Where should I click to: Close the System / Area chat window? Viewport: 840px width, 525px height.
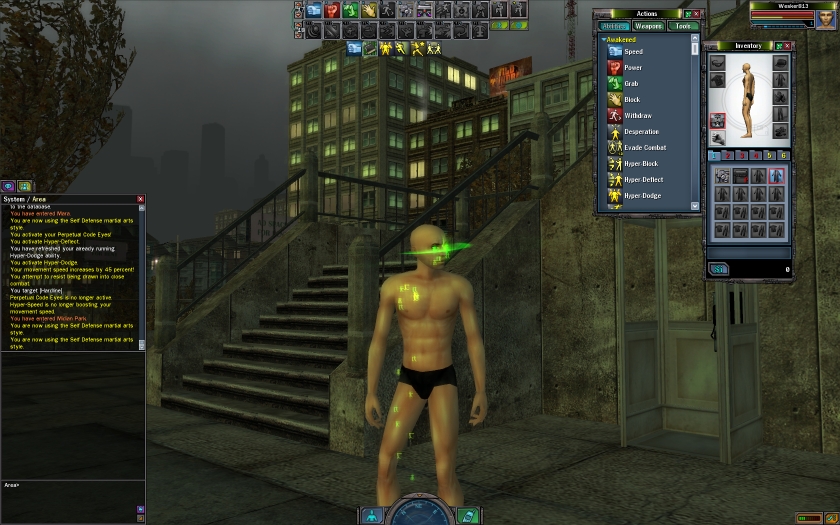pos(140,199)
